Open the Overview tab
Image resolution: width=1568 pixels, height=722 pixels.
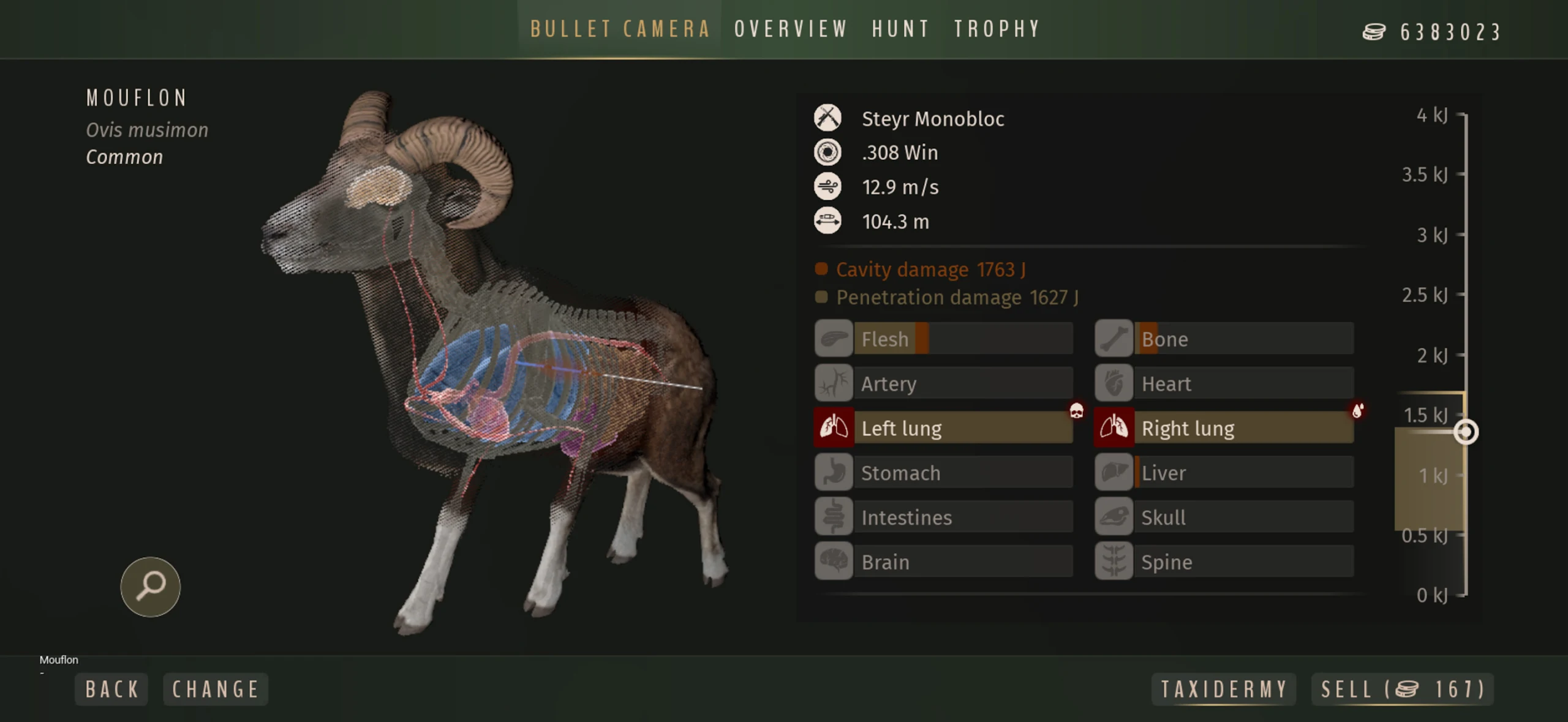pos(791,29)
